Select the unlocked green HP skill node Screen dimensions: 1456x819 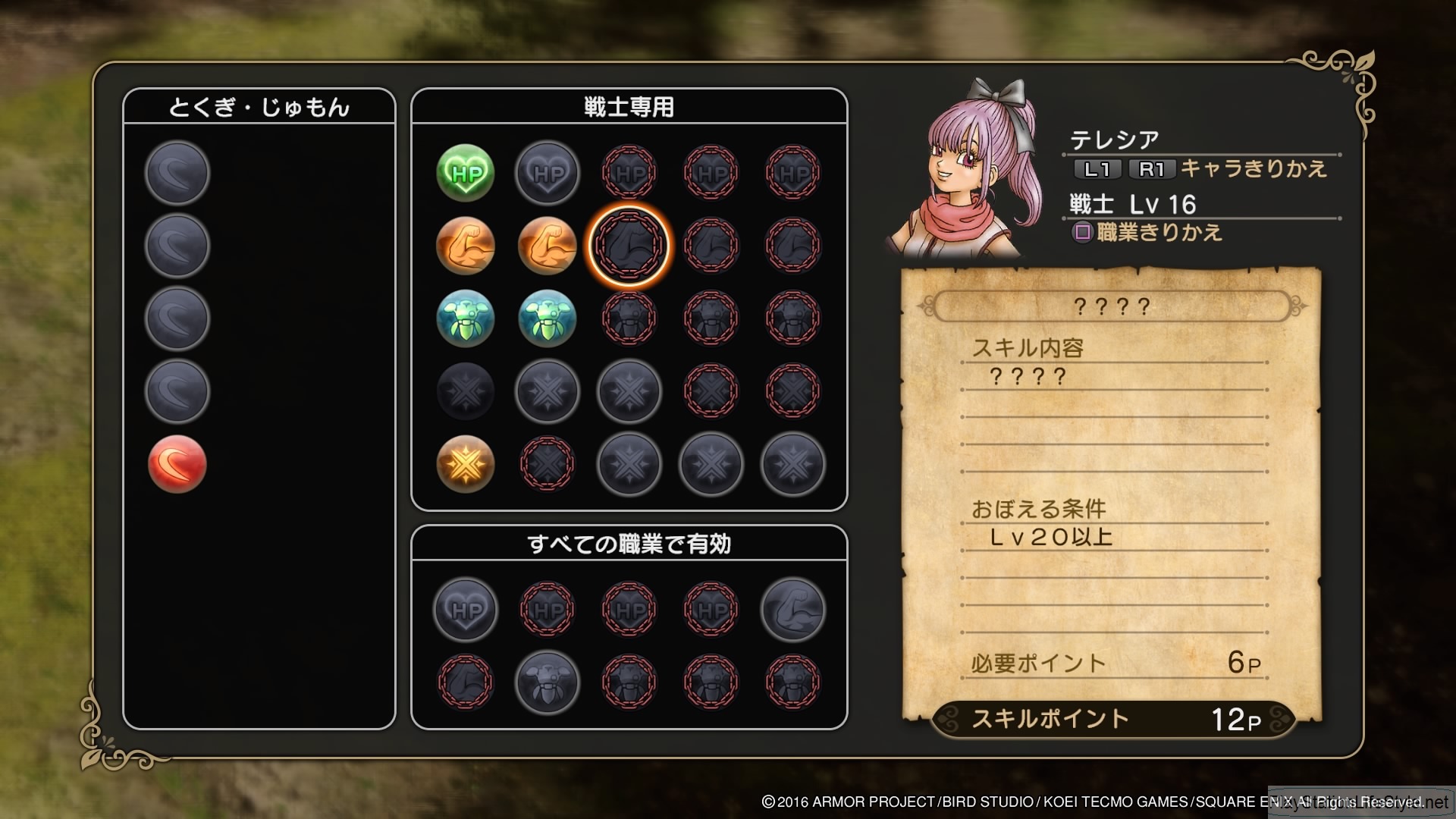click(465, 173)
